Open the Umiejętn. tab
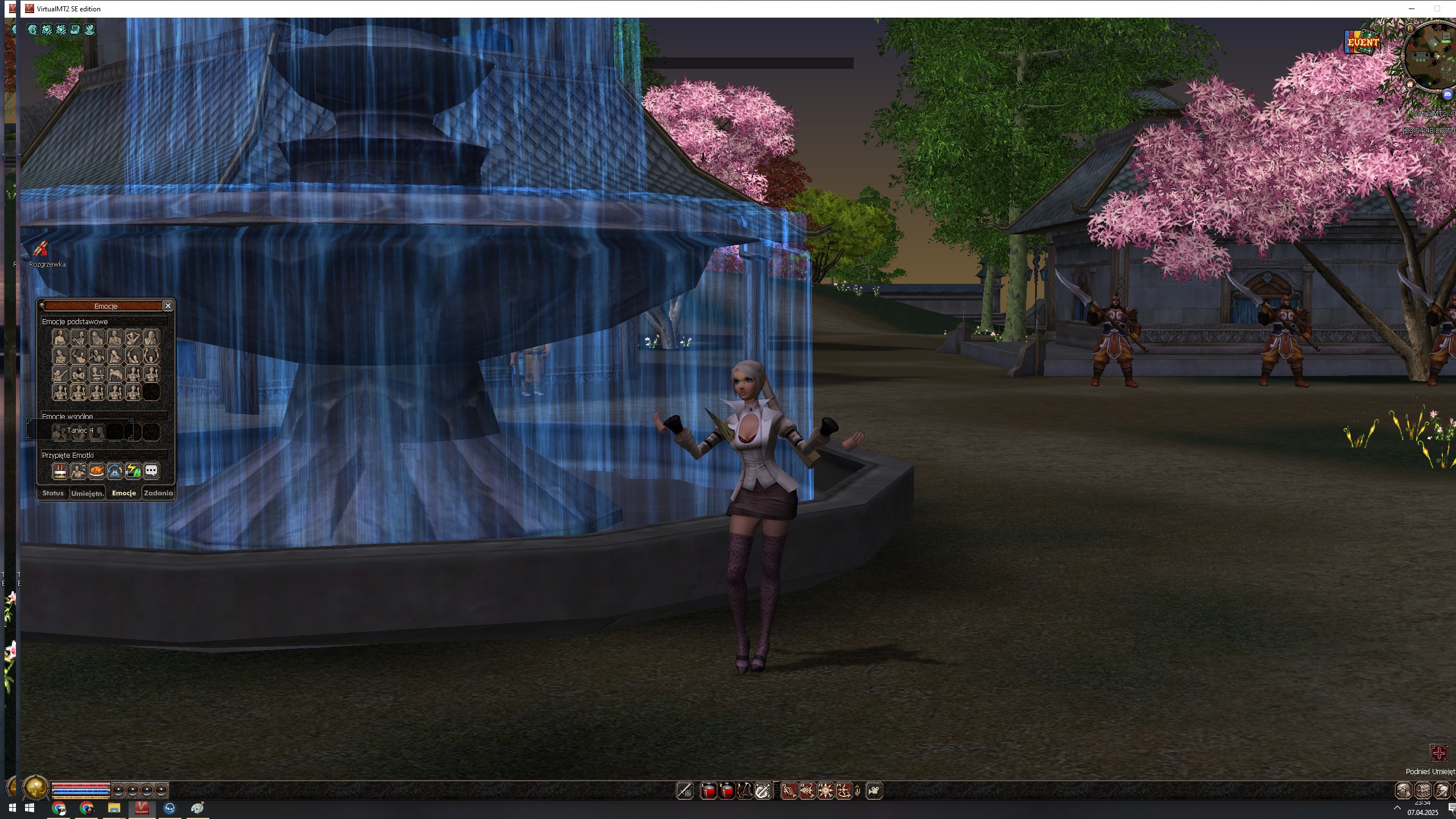 88,493
